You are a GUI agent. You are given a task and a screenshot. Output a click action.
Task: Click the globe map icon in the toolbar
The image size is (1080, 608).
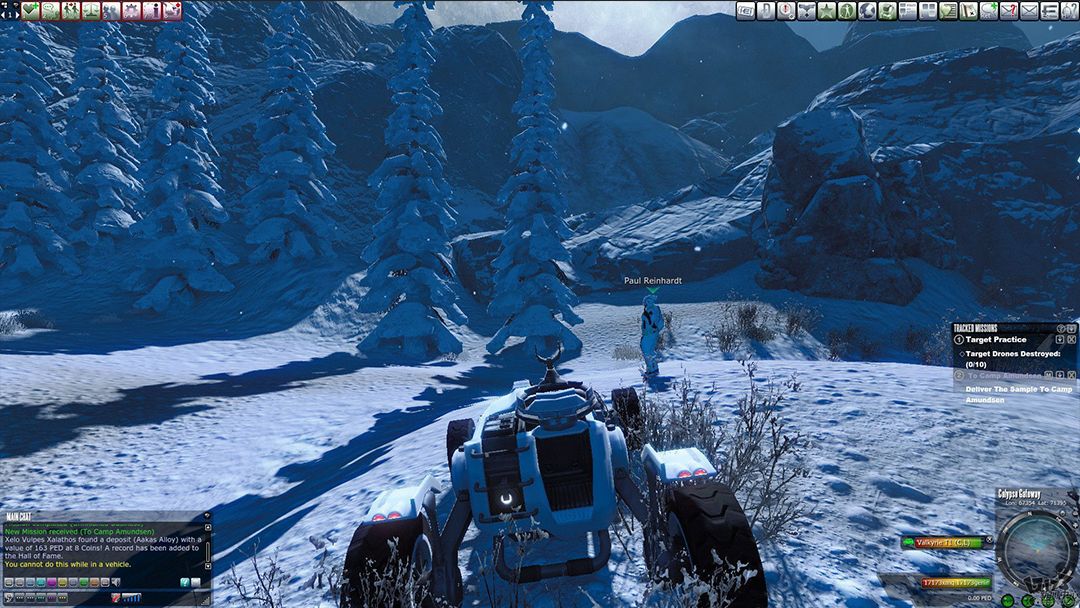[x=867, y=11]
